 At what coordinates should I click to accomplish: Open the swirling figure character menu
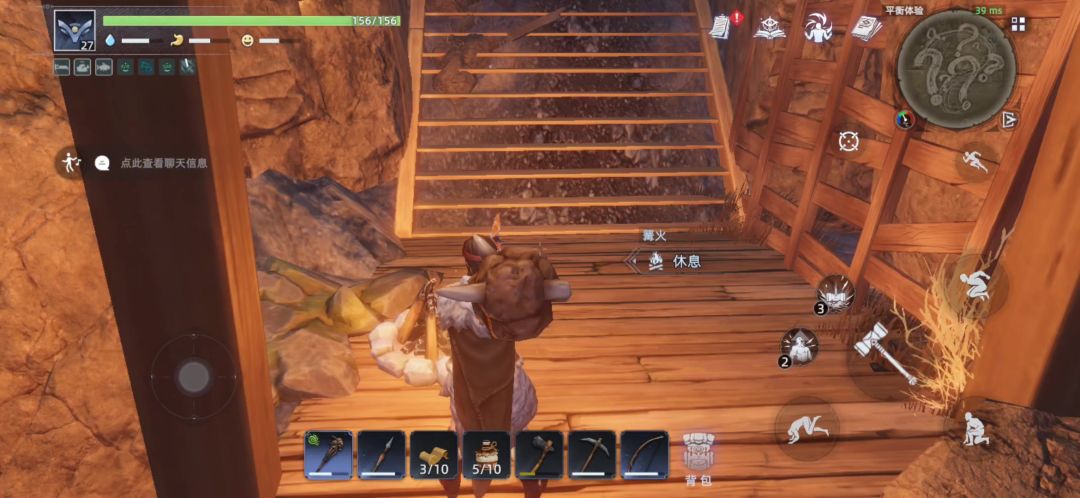[x=818, y=27]
